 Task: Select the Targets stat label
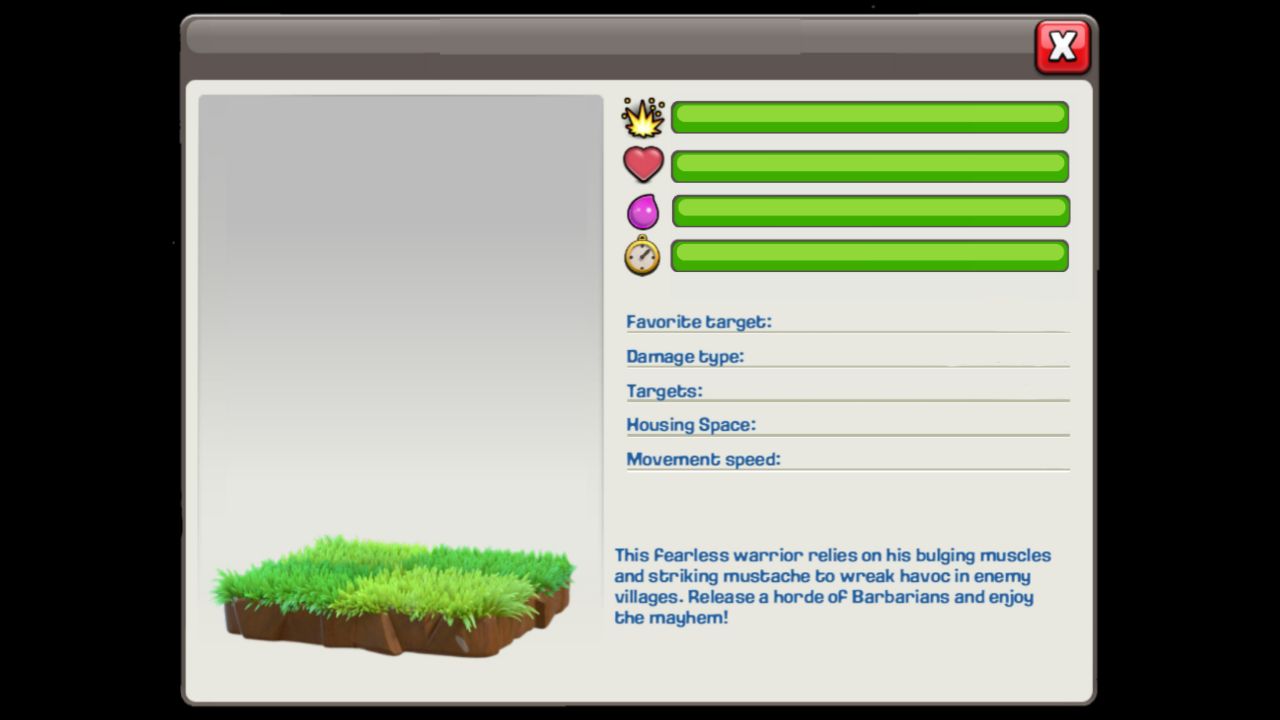(664, 392)
